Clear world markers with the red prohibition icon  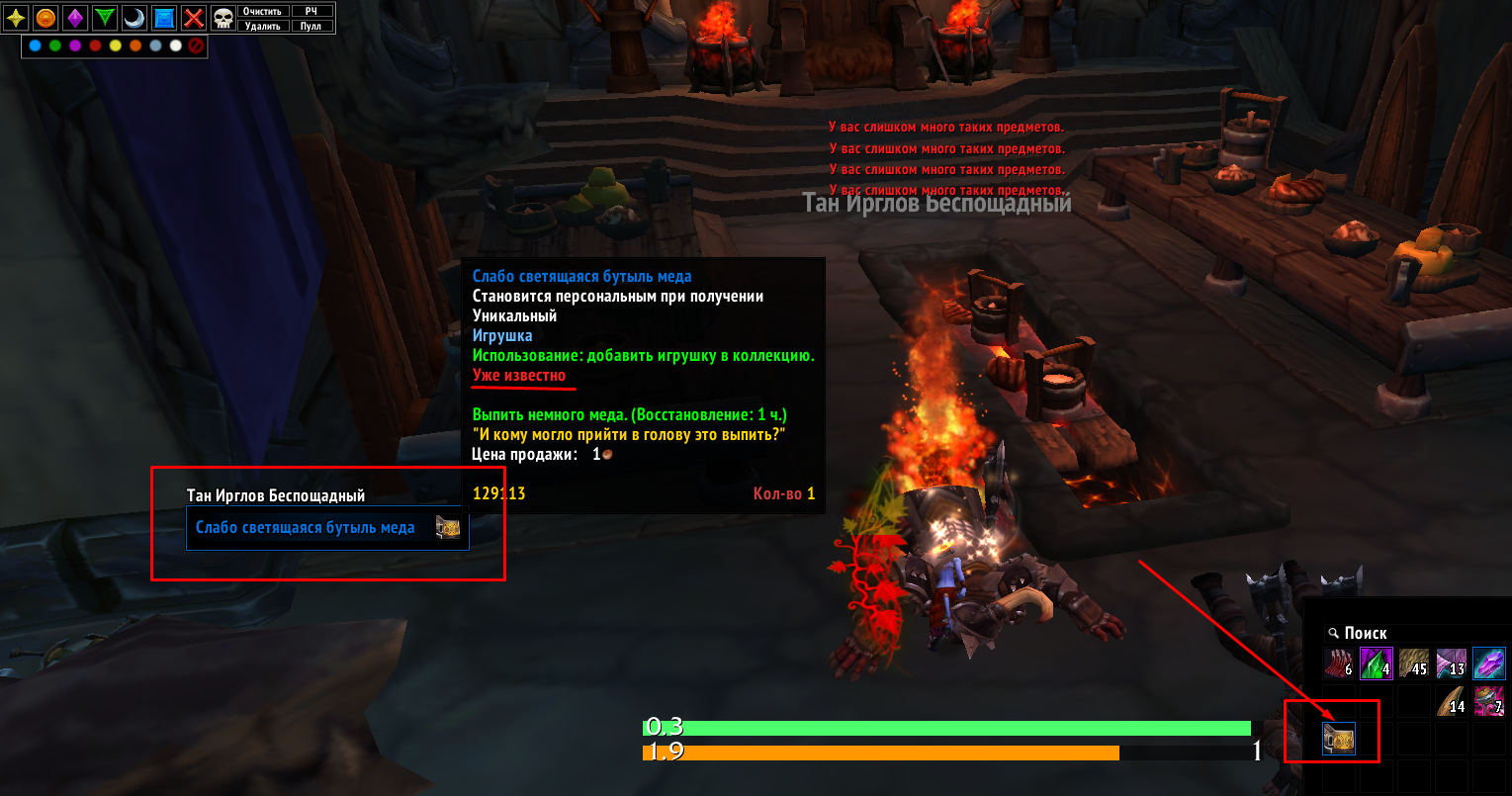(196, 45)
